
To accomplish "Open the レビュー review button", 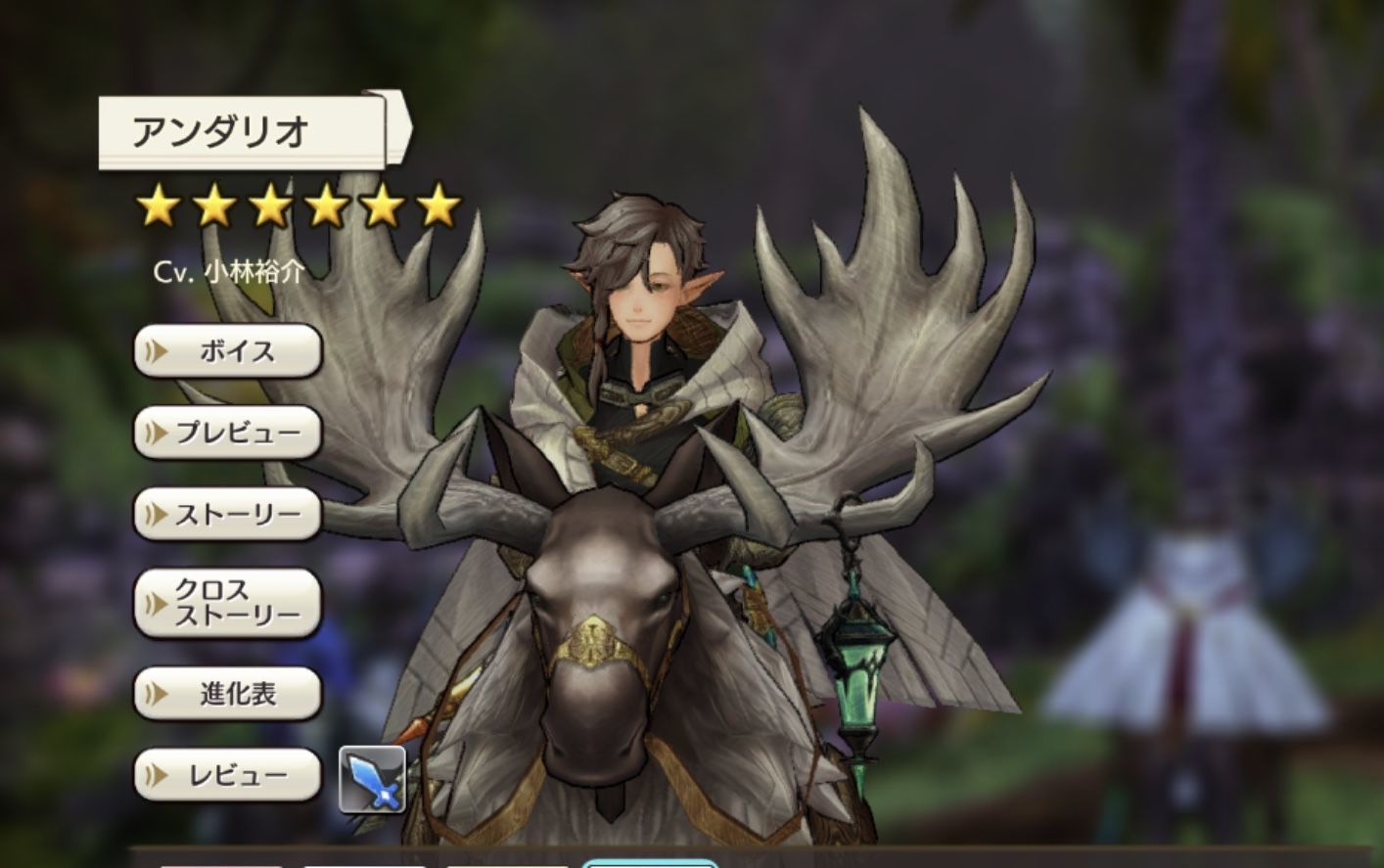I will [228, 776].
